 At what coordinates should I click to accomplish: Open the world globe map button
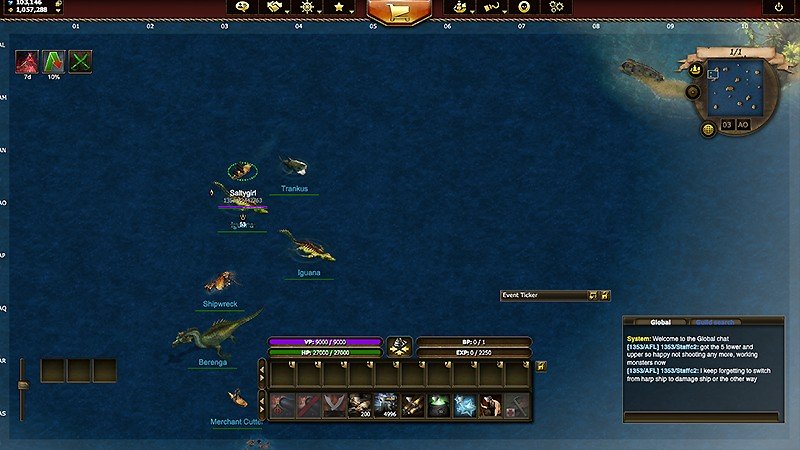click(708, 126)
